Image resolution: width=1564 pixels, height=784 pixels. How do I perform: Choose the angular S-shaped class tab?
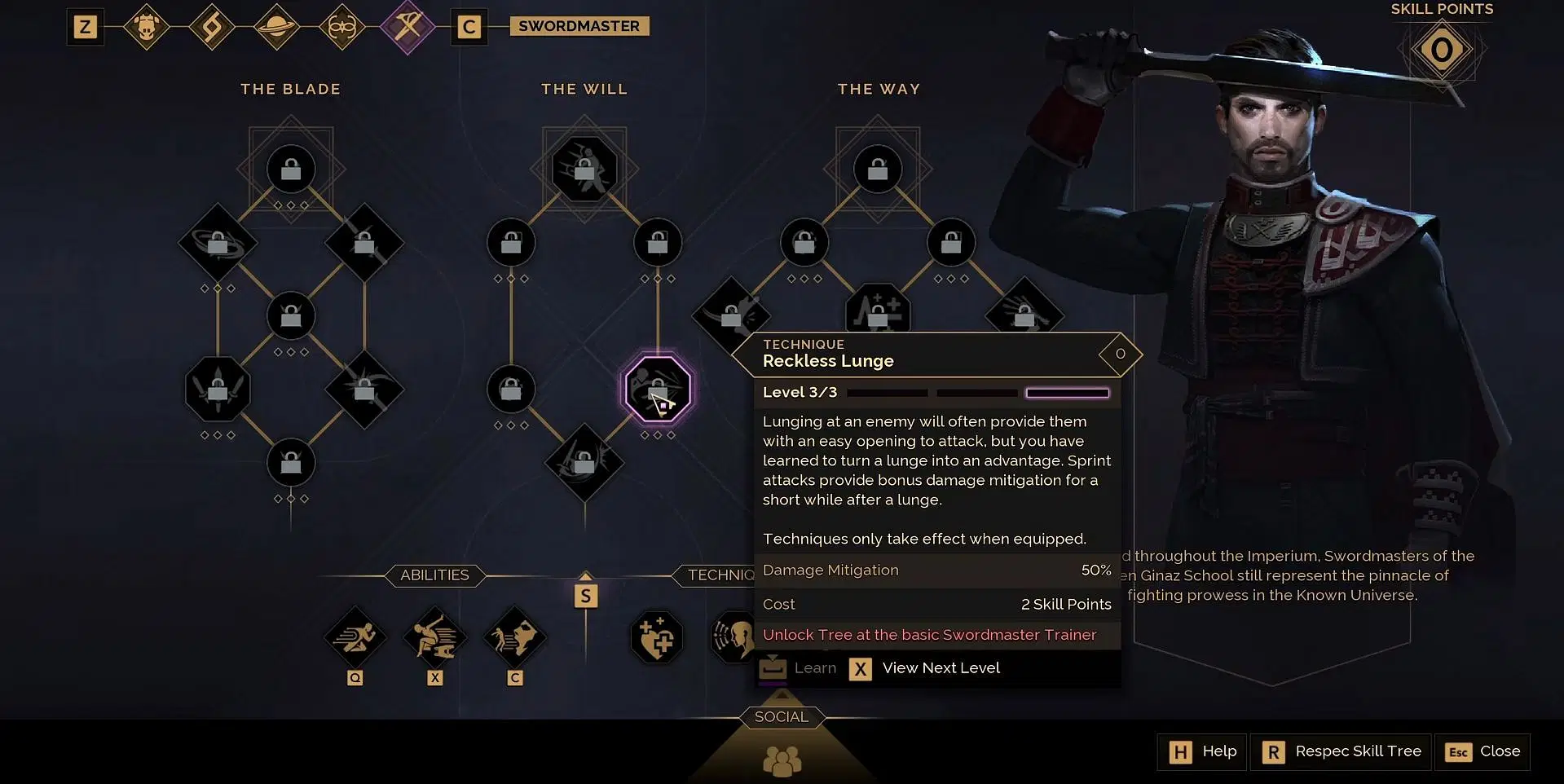click(212, 28)
